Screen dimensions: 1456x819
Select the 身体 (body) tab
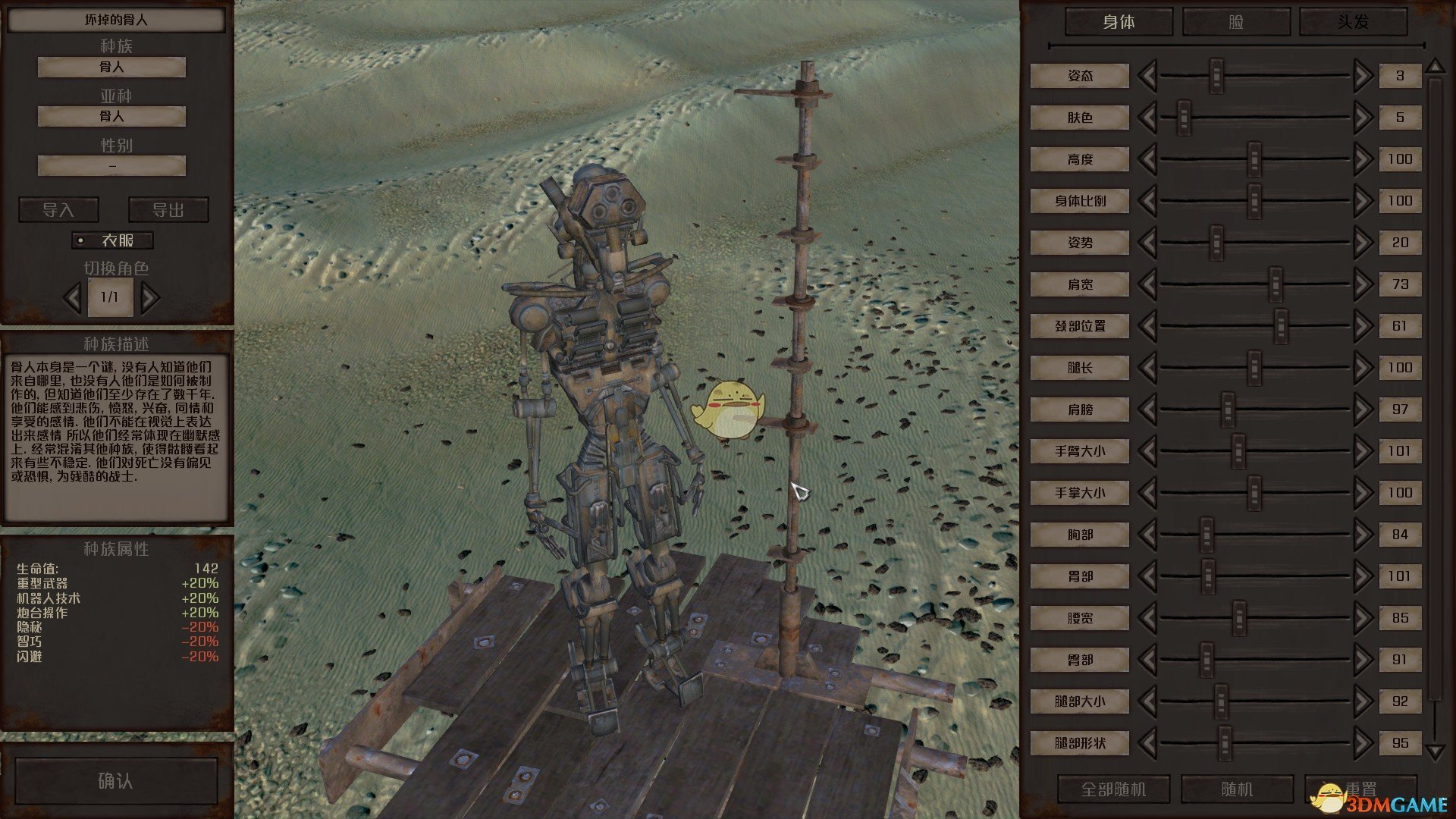pos(1119,21)
